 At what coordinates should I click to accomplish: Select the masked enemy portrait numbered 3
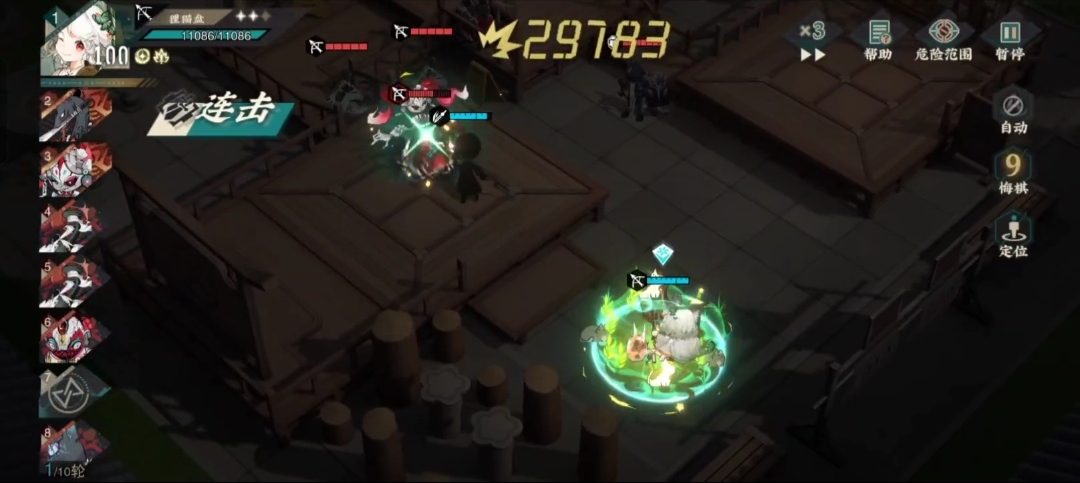tap(68, 172)
